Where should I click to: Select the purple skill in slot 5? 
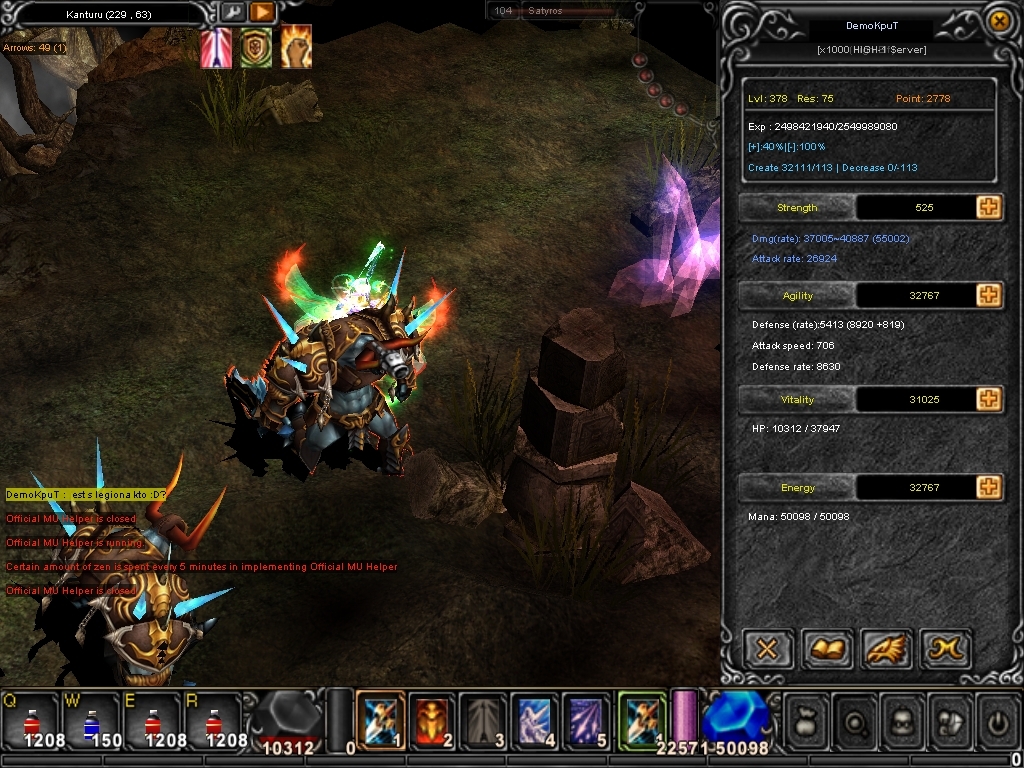point(586,719)
